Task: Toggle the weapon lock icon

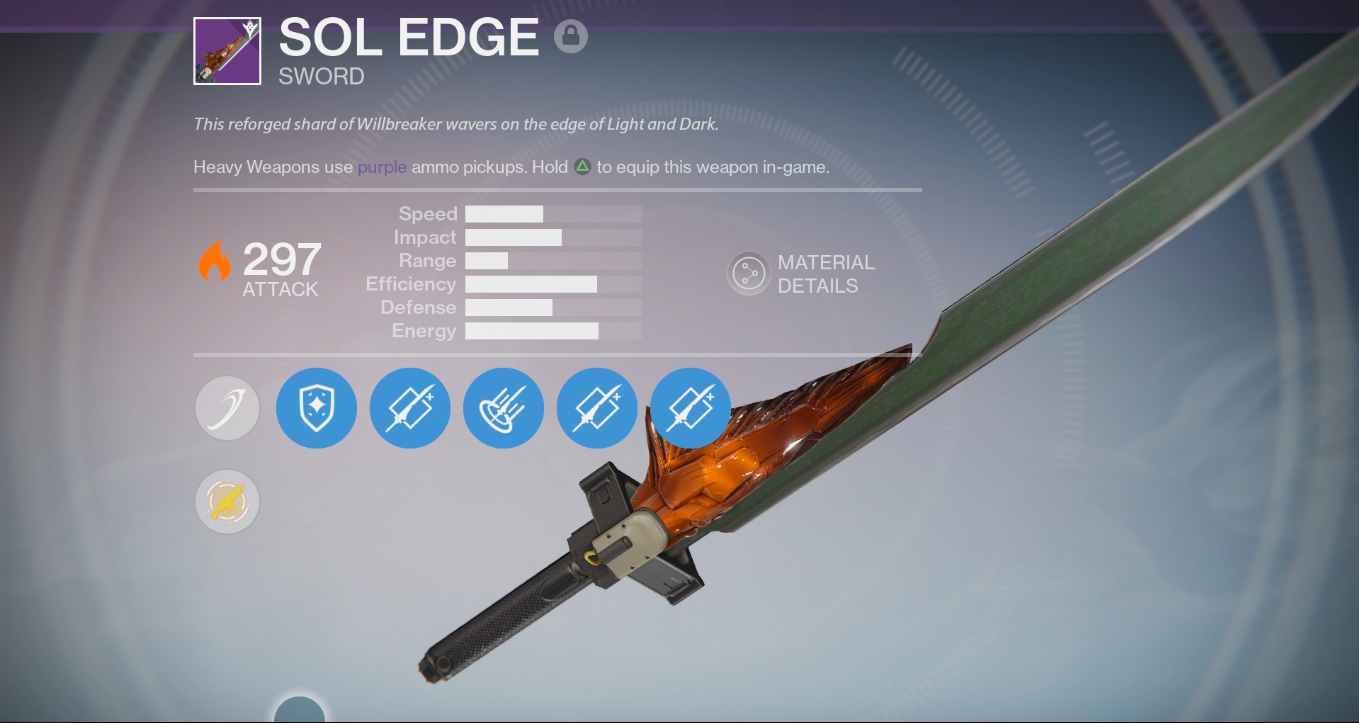Action: [570, 36]
